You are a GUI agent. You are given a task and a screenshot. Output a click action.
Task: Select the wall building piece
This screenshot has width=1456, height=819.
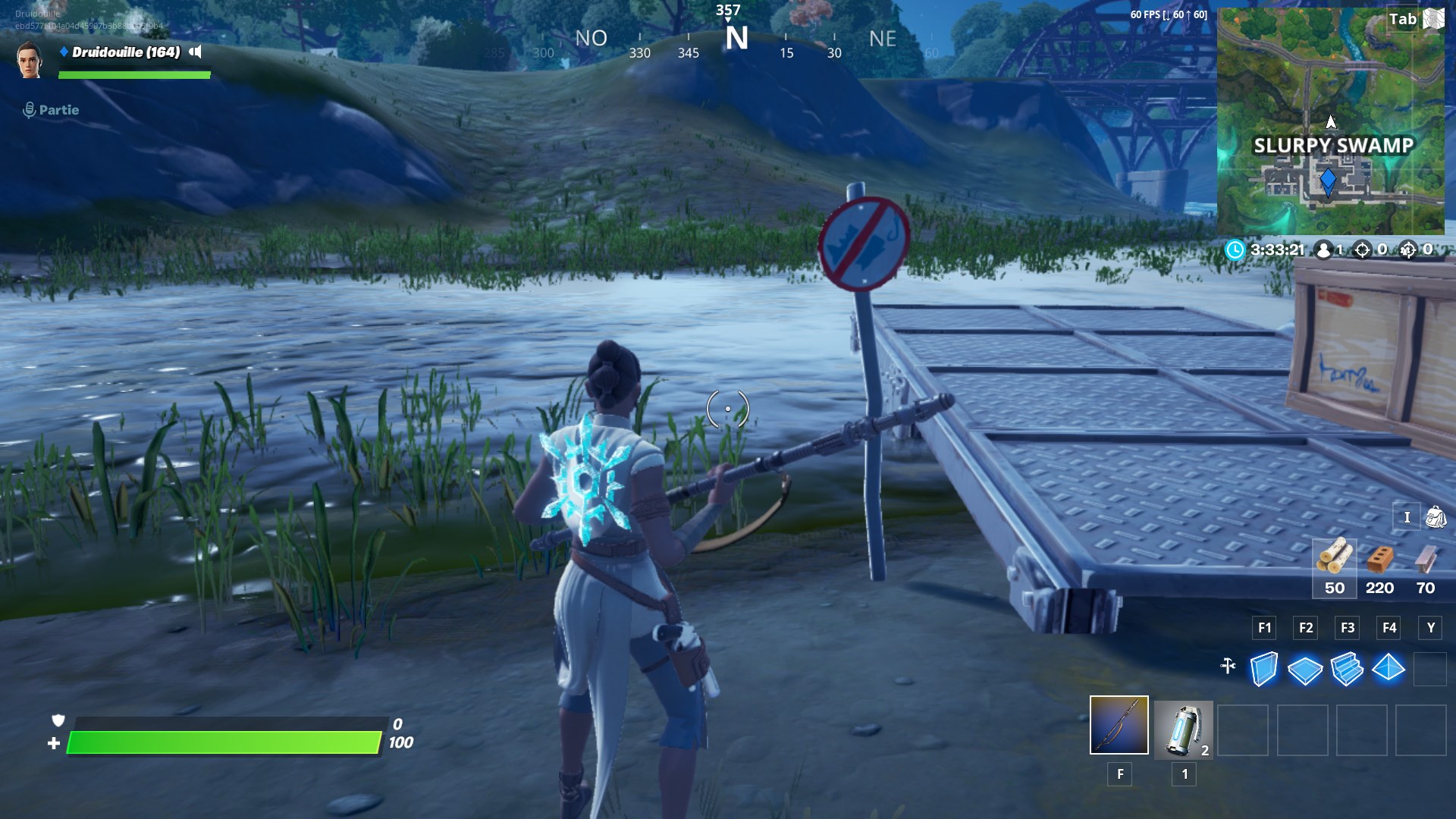tap(1263, 671)
